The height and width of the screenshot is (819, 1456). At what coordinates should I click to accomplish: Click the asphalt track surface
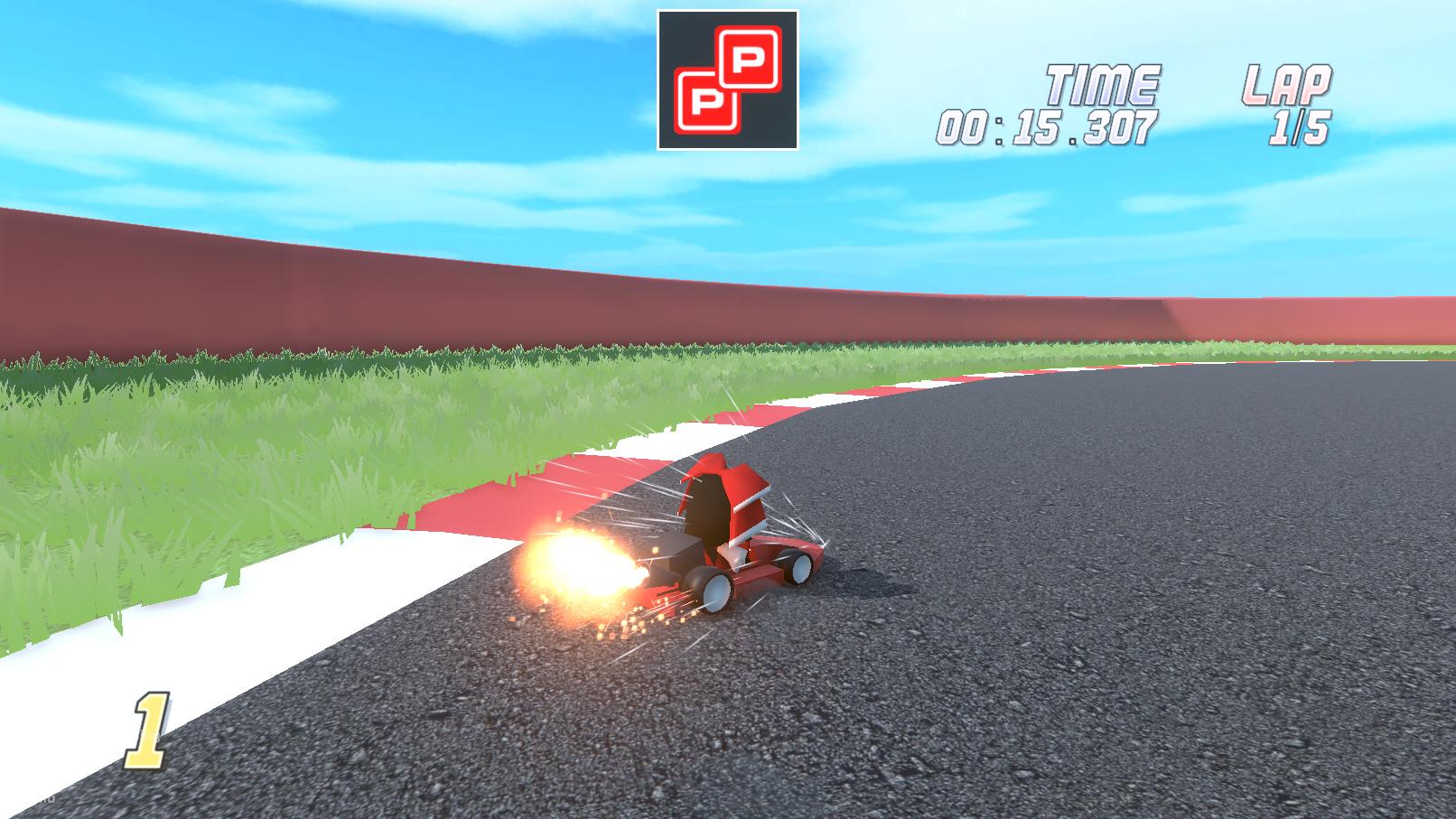pyautogui.click(x=1129, y=632)
